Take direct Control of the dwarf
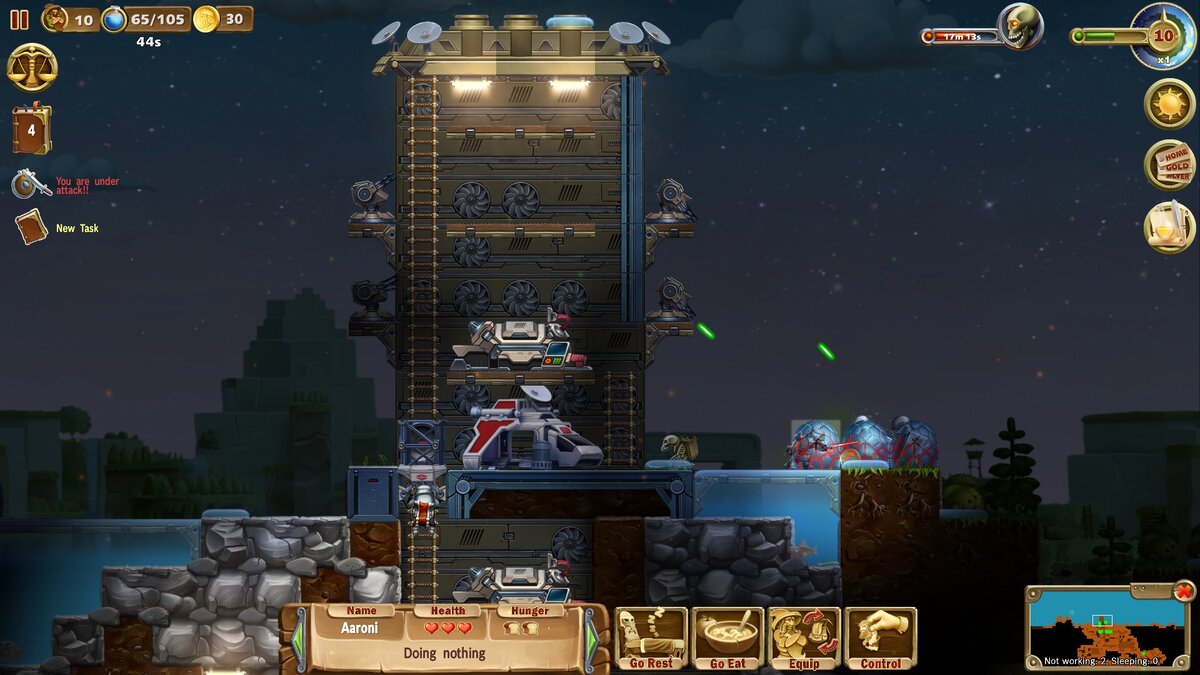 coord(881,638)
